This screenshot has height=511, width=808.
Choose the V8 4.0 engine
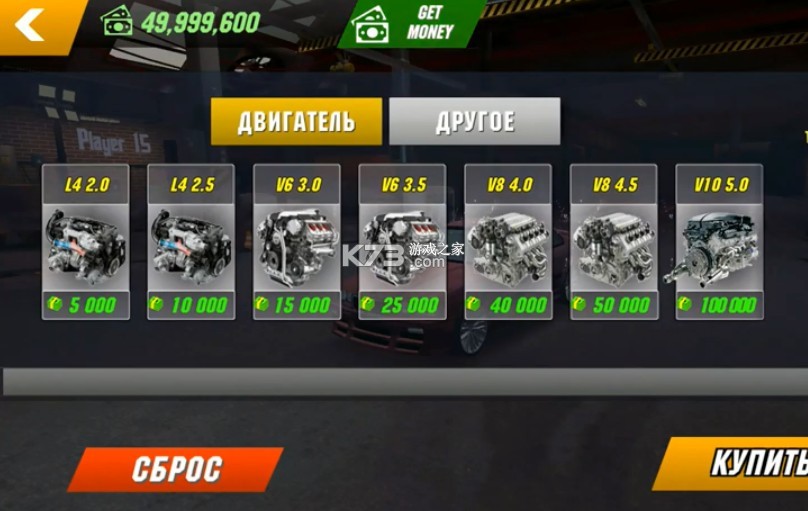coord(508,242)
